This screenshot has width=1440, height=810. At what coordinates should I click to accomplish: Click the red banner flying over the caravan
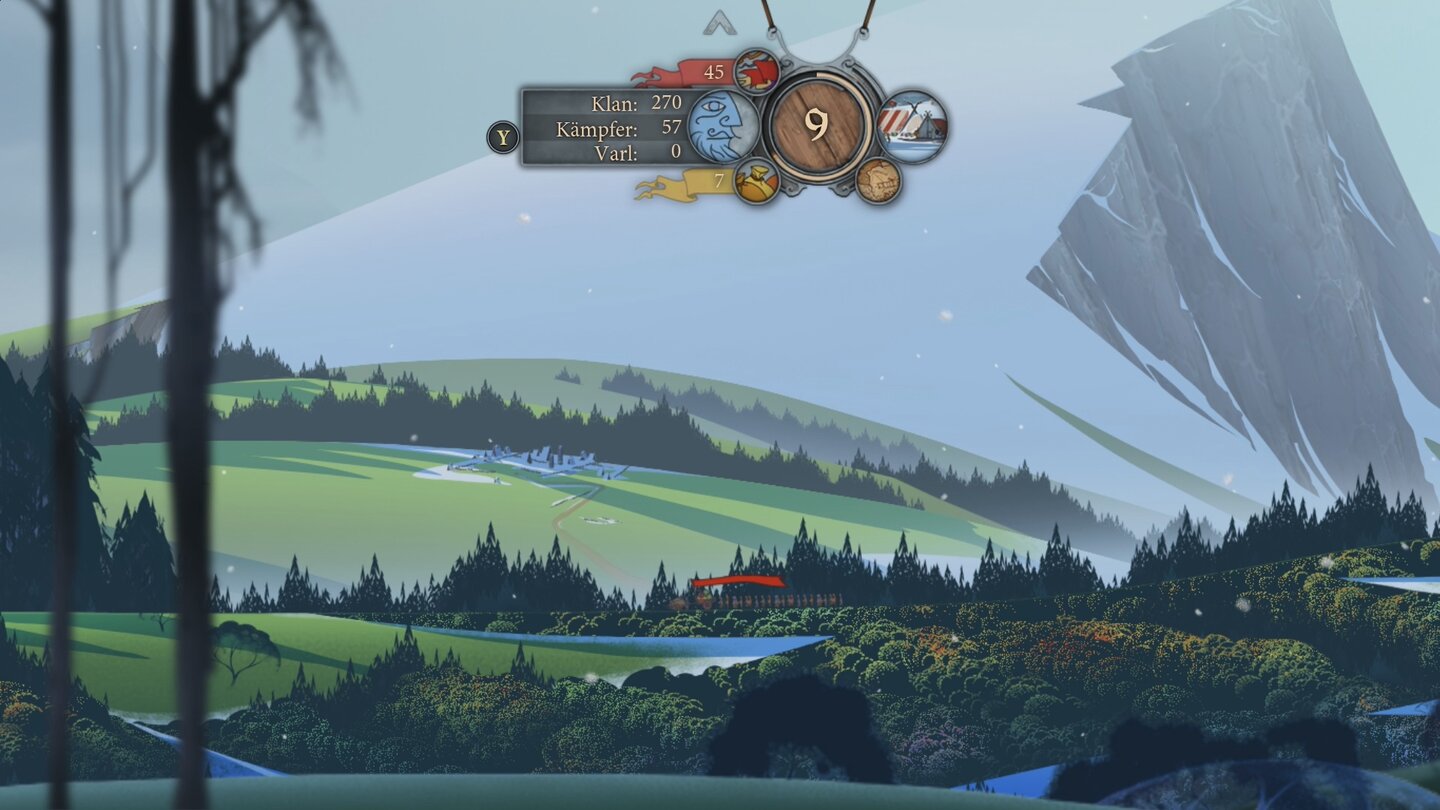click(x=740, y=581)
